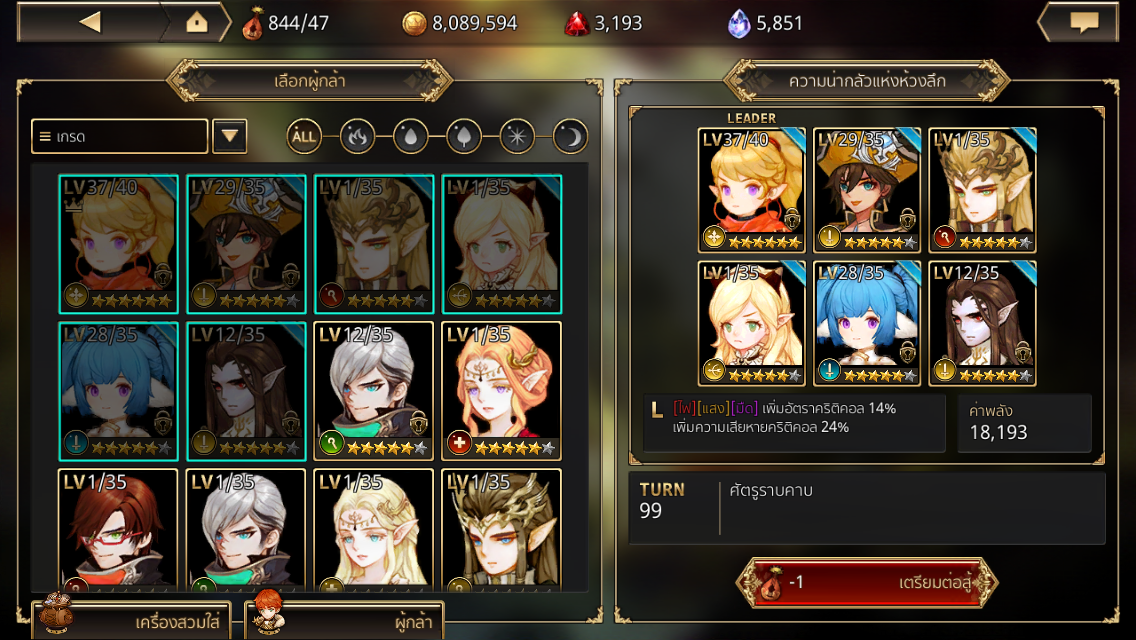The width and height of the screenshot is (1136, 640).
Task: Open the chat speech bubble
Action: click(x=1084, y=22)
